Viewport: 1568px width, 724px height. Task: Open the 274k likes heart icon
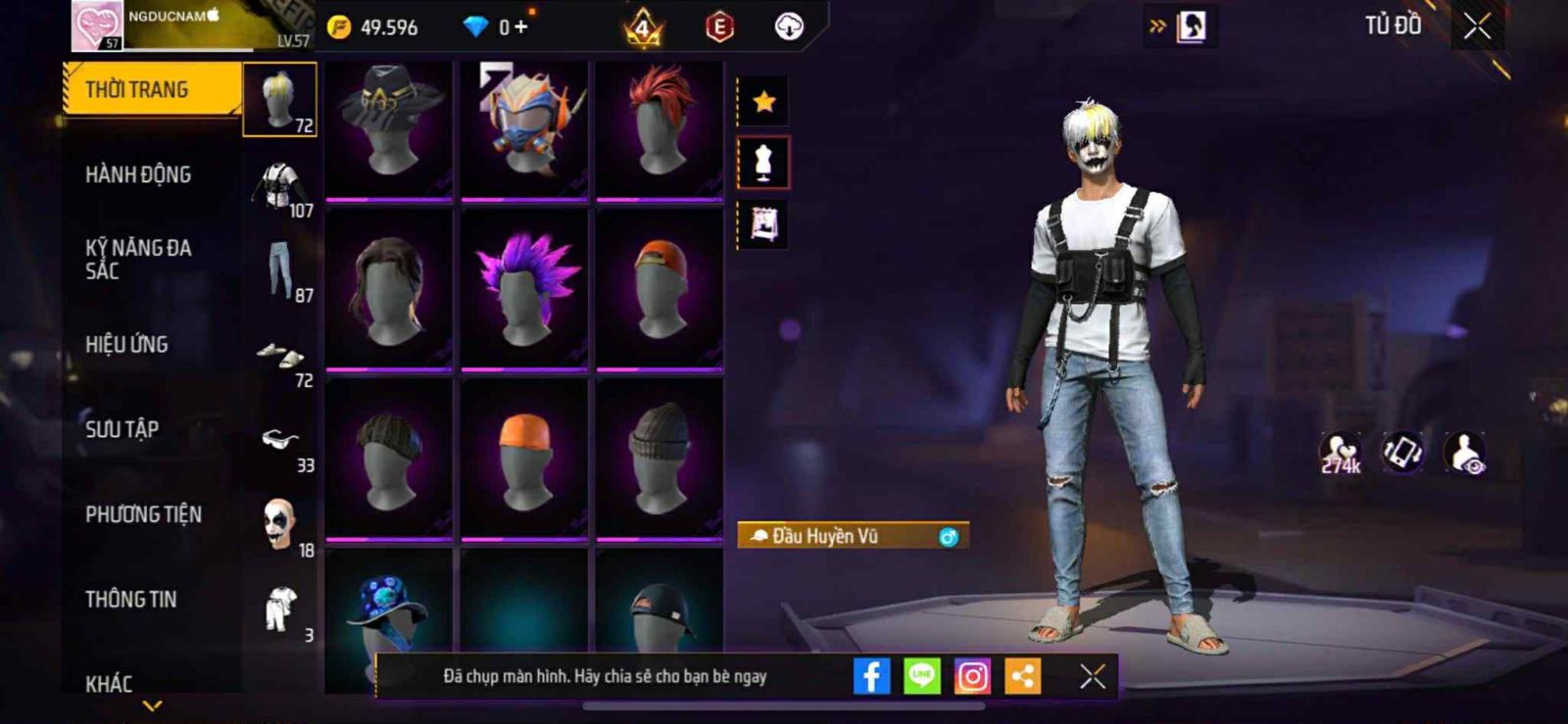click(1341, 453)
